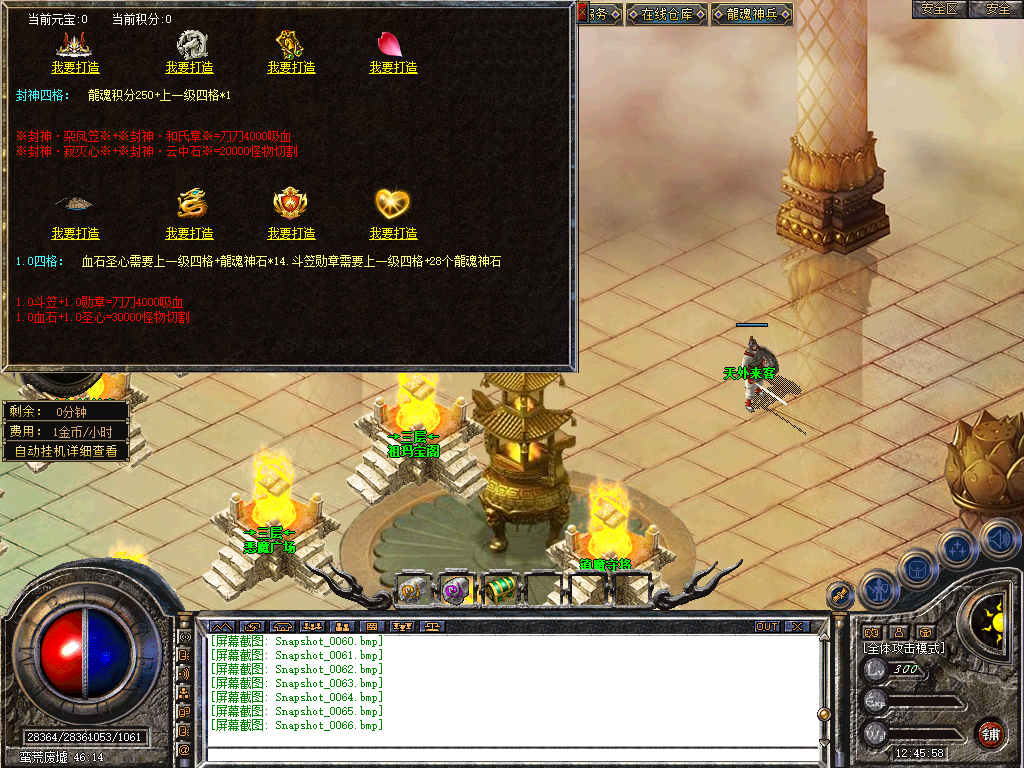The image size is (1024, 768).
Task: Click the OUT button above the chat
Action: point(766,626)
